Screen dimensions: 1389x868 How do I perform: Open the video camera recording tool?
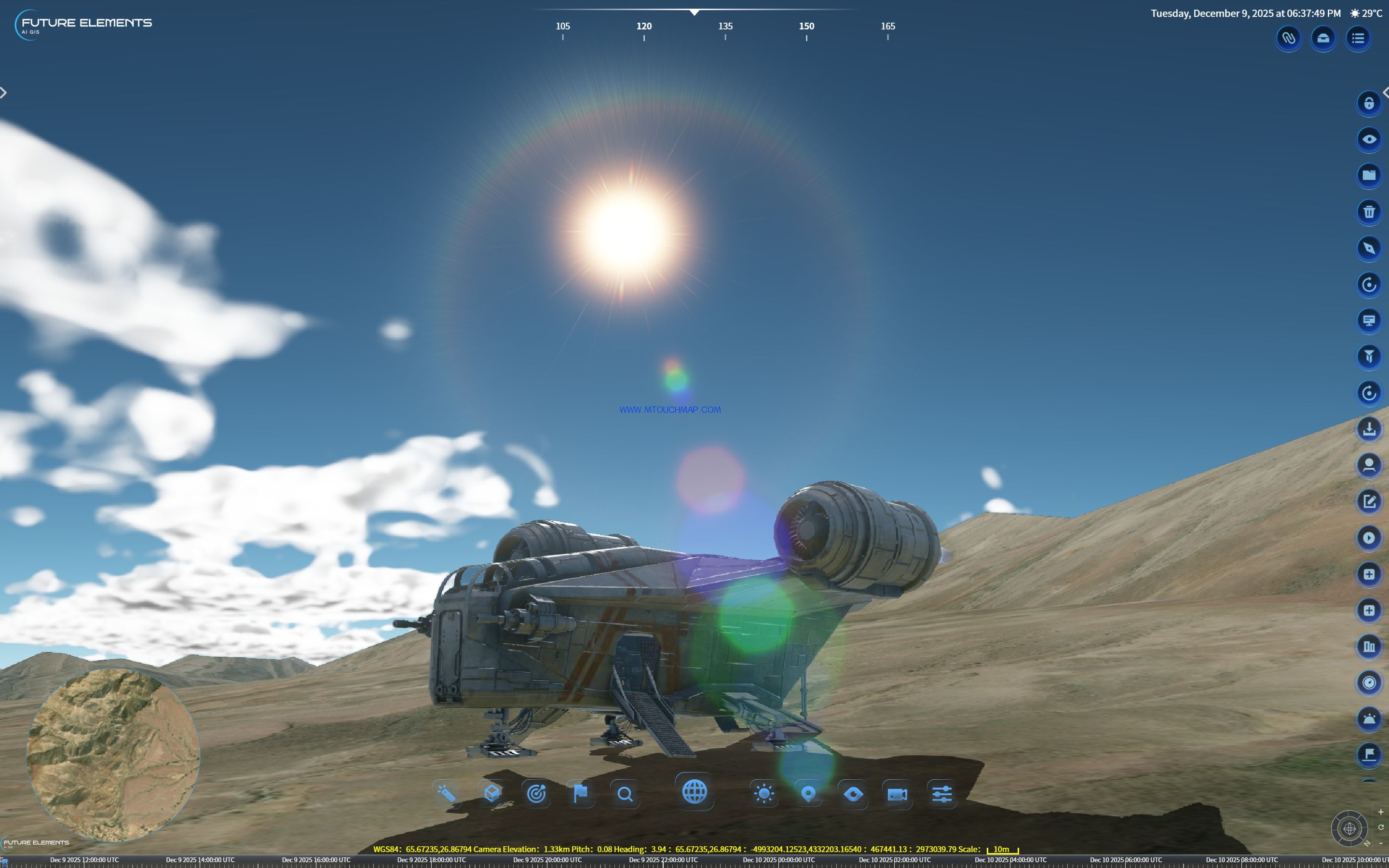[897, 795]
